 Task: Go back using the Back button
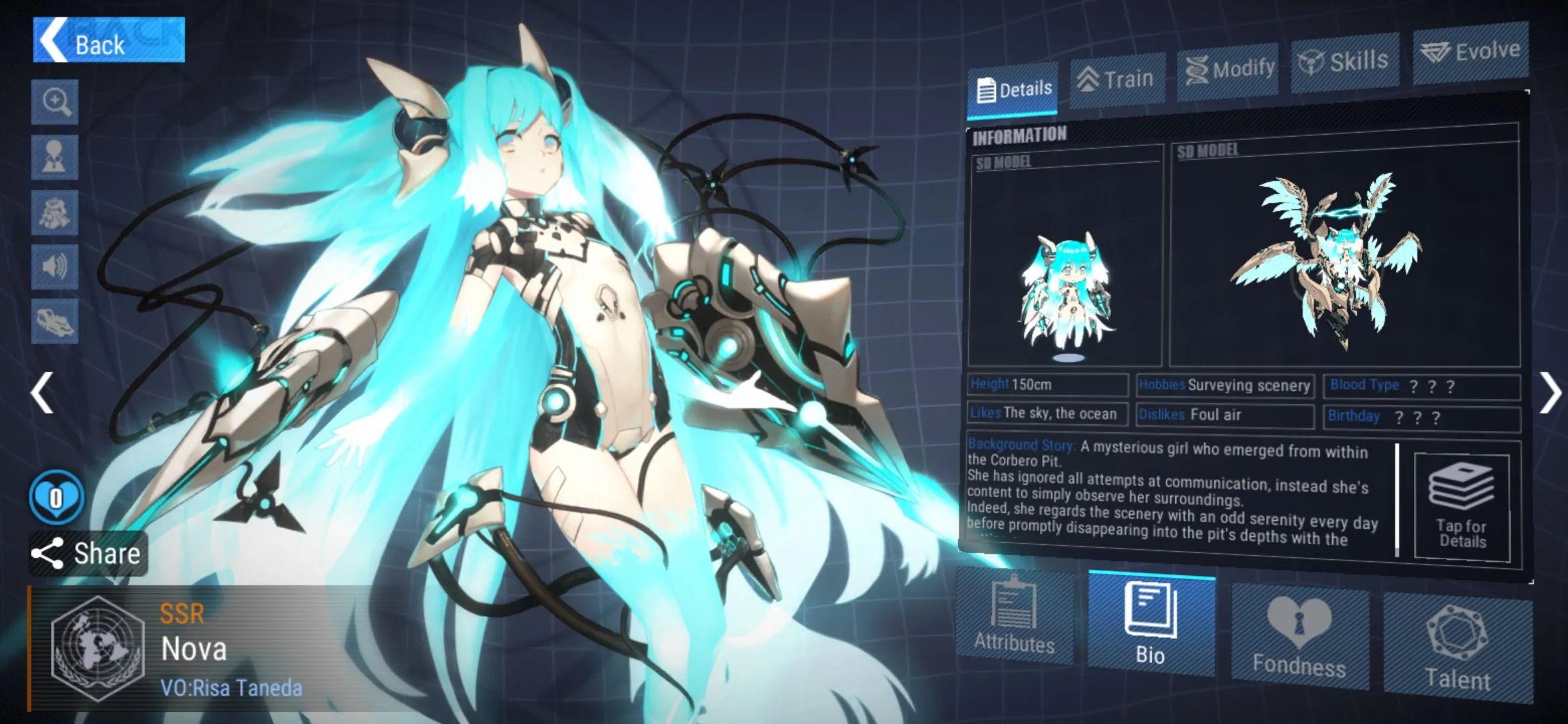(x=109, y=42)
